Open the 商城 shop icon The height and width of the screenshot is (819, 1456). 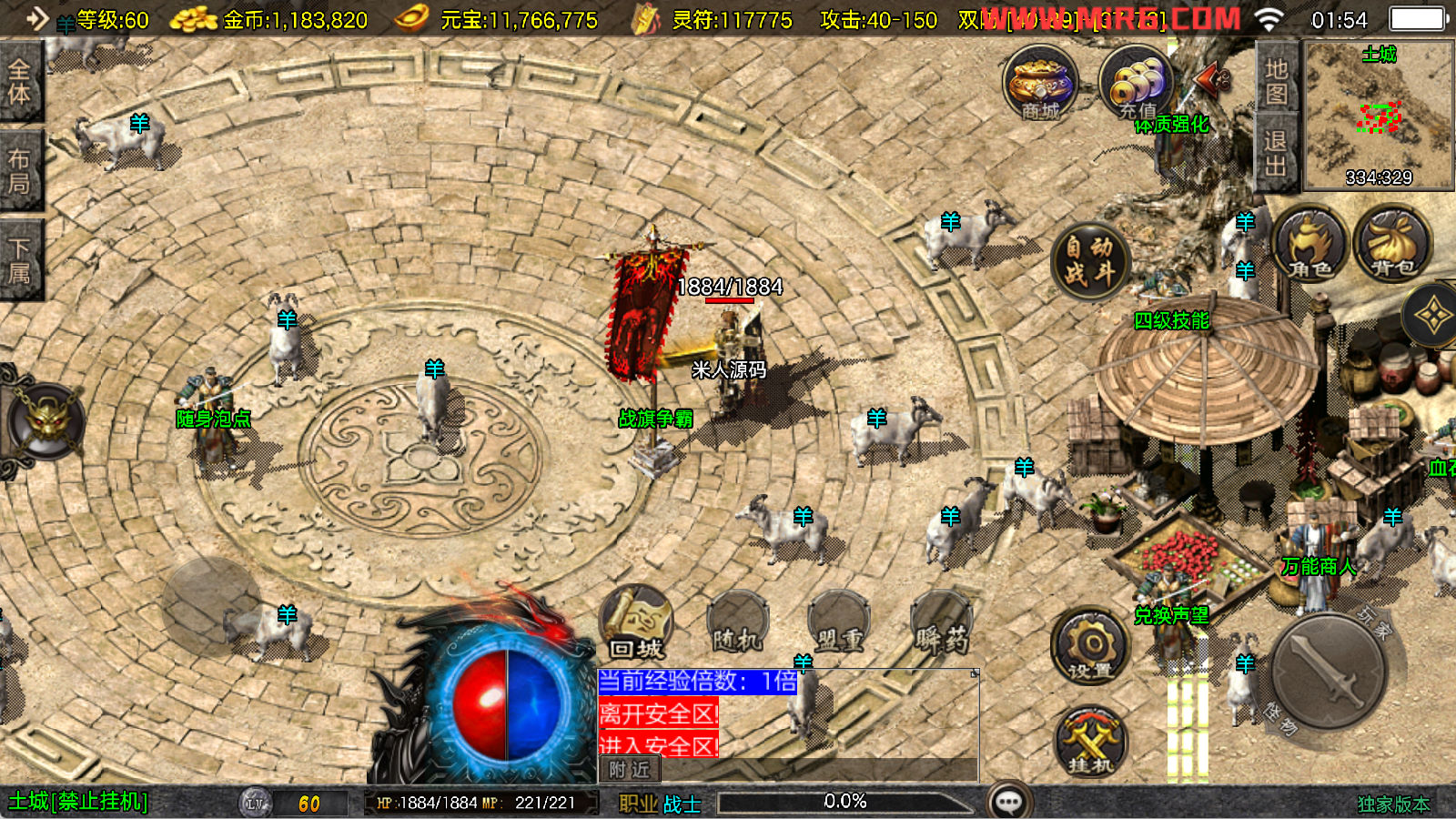(x=1040, y=84)
